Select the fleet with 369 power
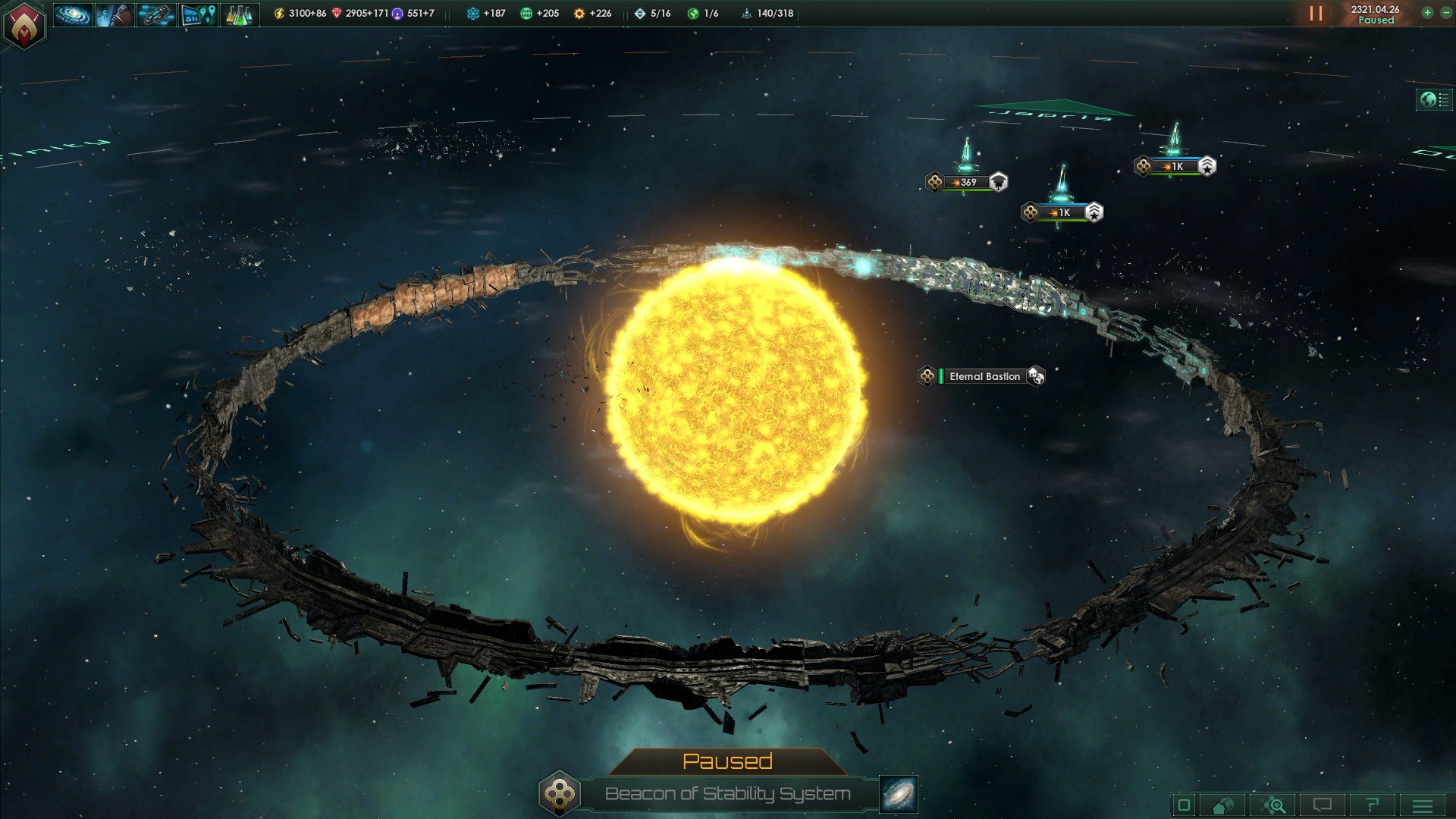 [965, 182]
